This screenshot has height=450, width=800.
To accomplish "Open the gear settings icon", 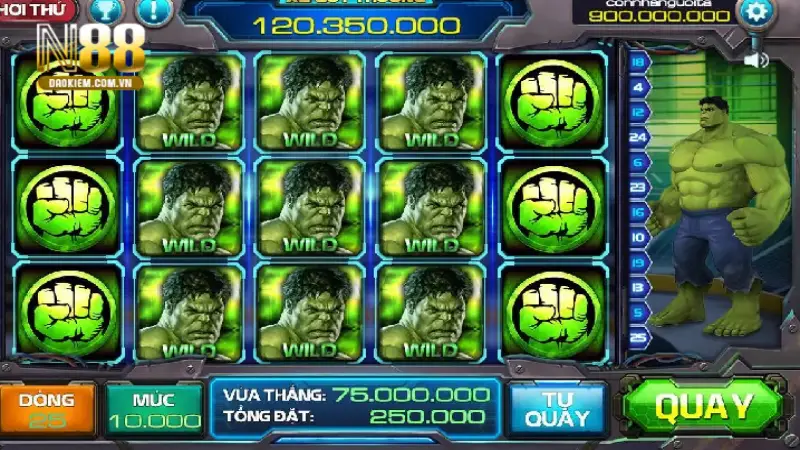I will pyautogui.click(x=756, y=13).
